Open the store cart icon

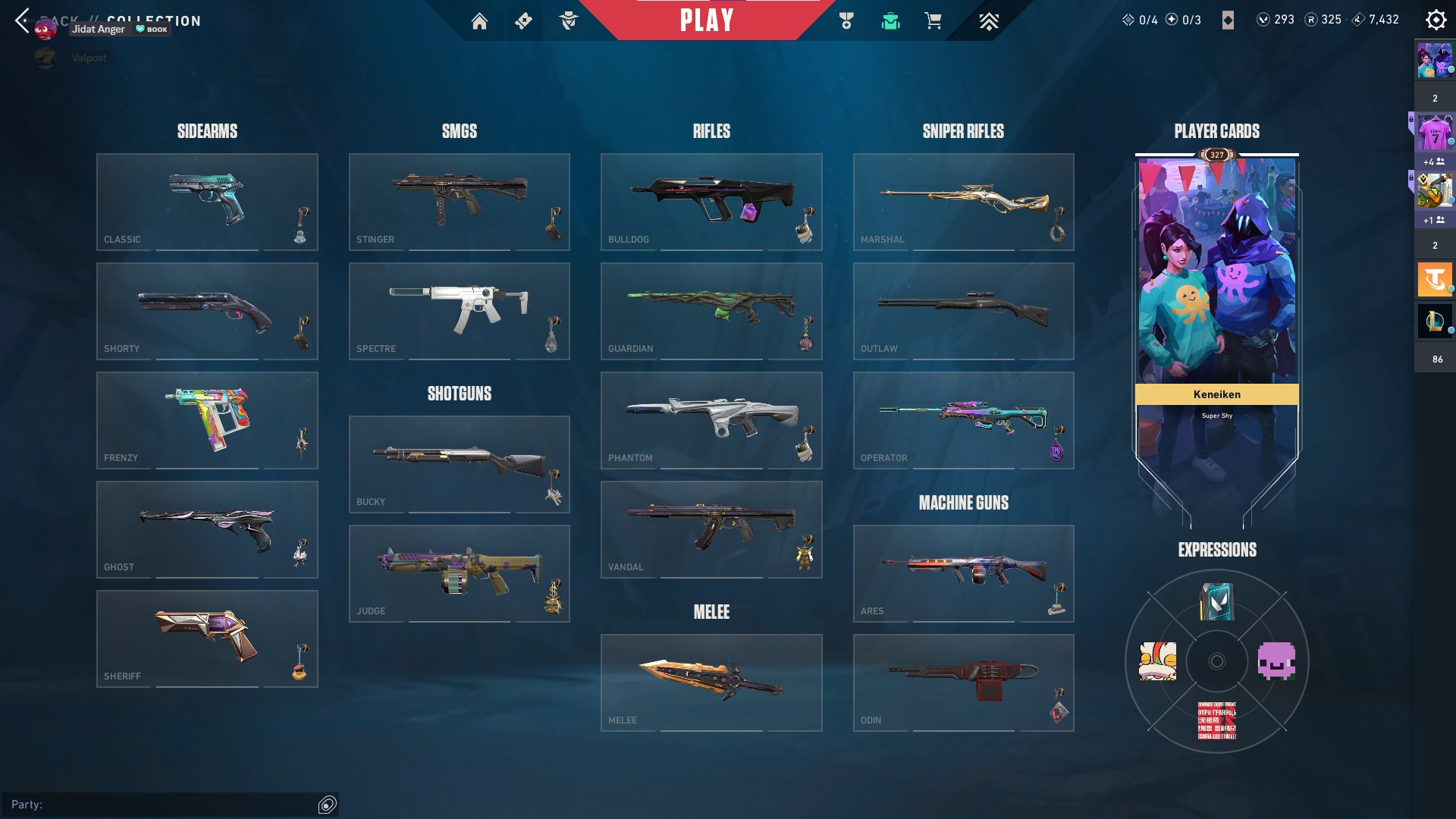click(x=933, y=21)
